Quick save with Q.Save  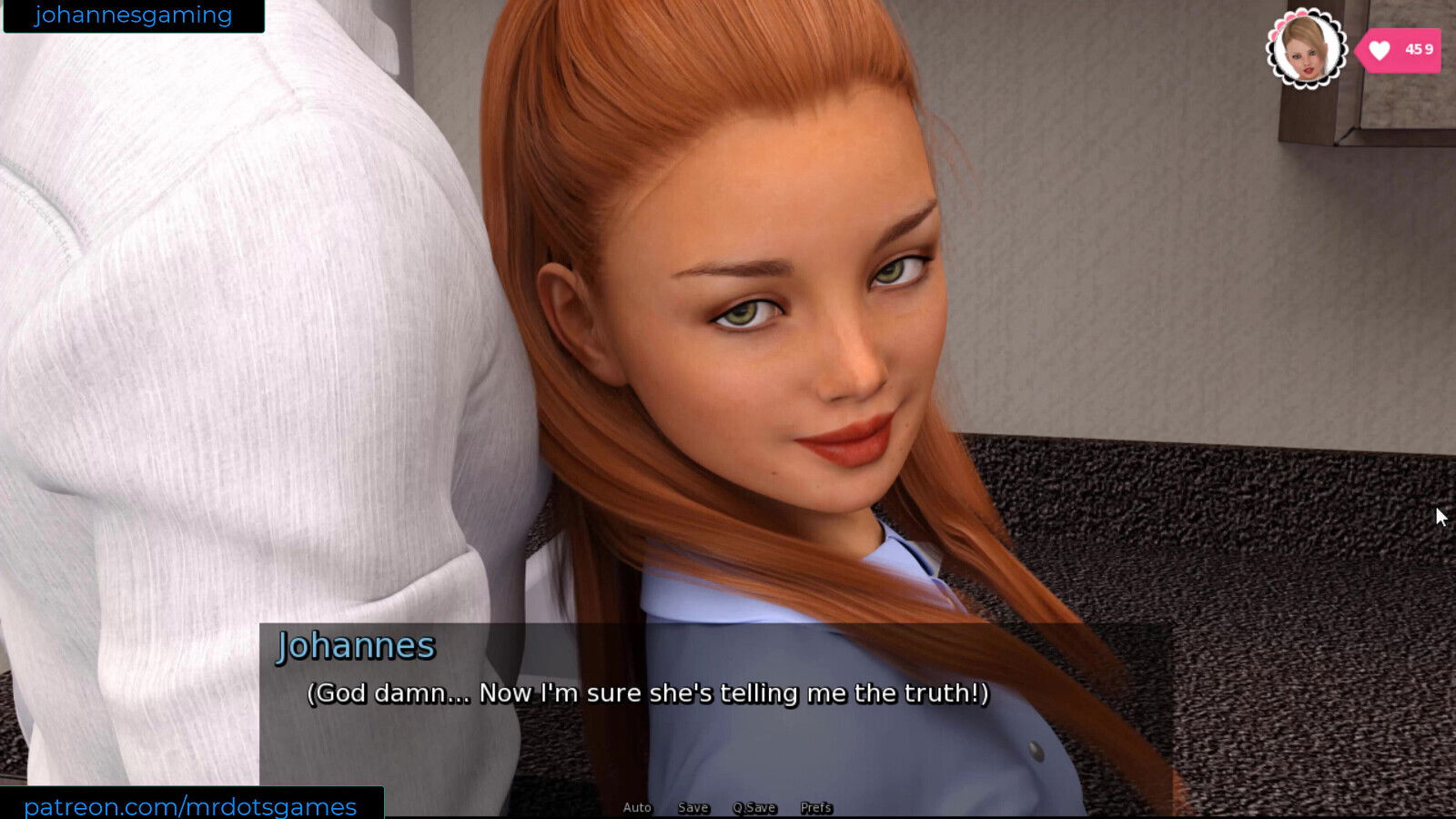(754, 807)
